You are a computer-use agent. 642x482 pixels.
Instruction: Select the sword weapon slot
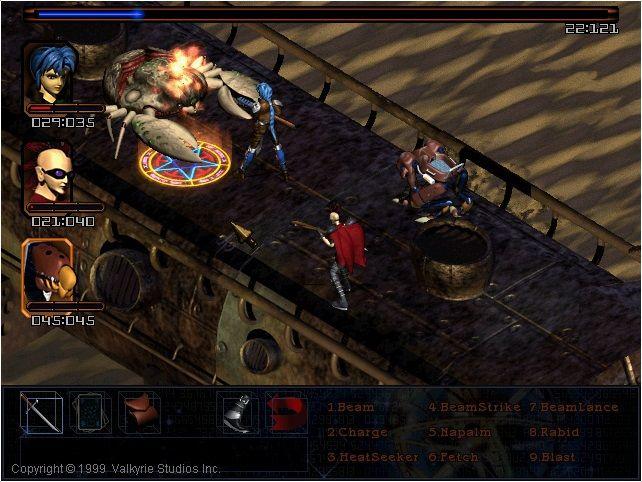click(41, 412)
